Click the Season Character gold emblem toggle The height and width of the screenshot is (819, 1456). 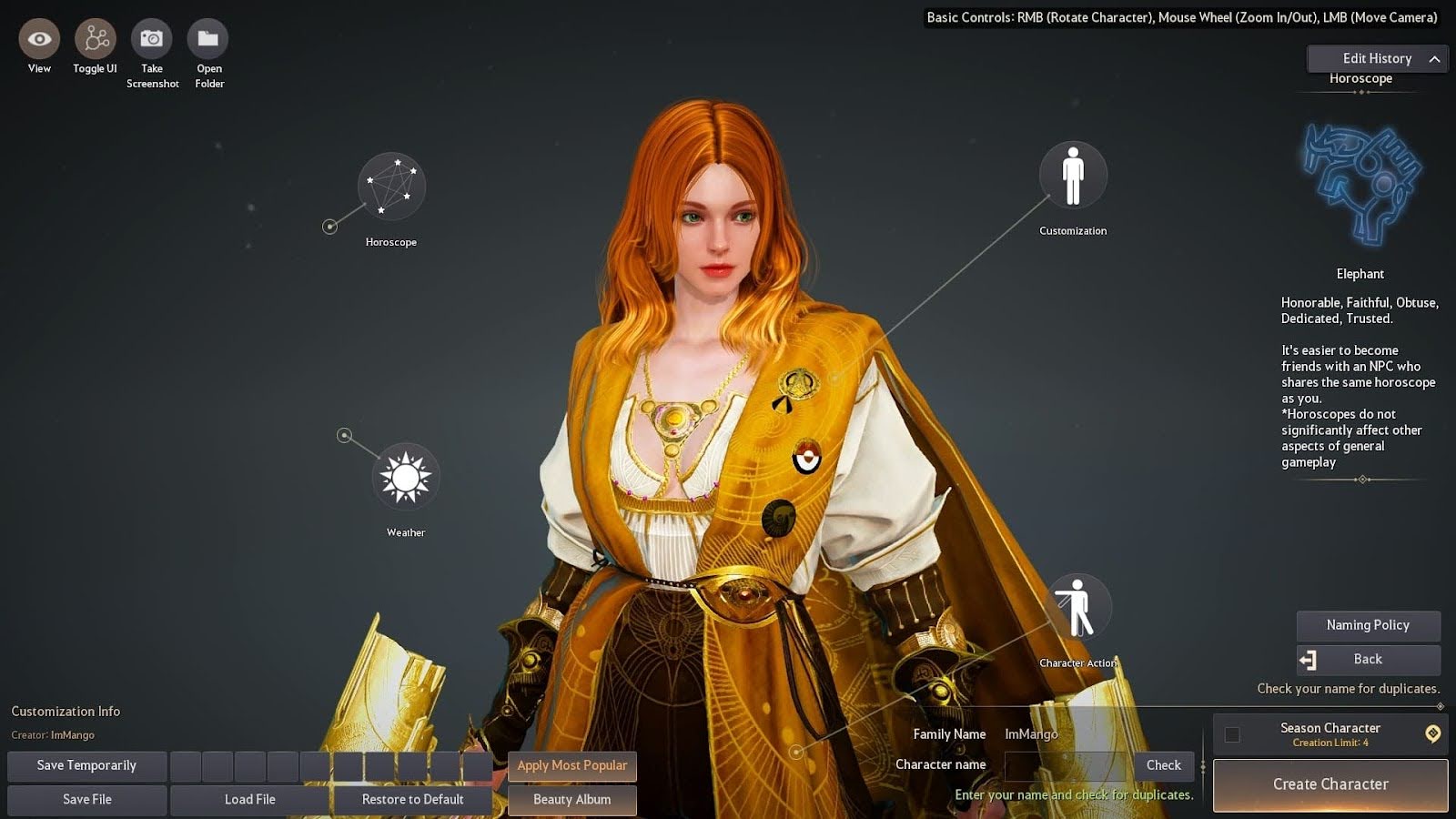click(1435, 733)
